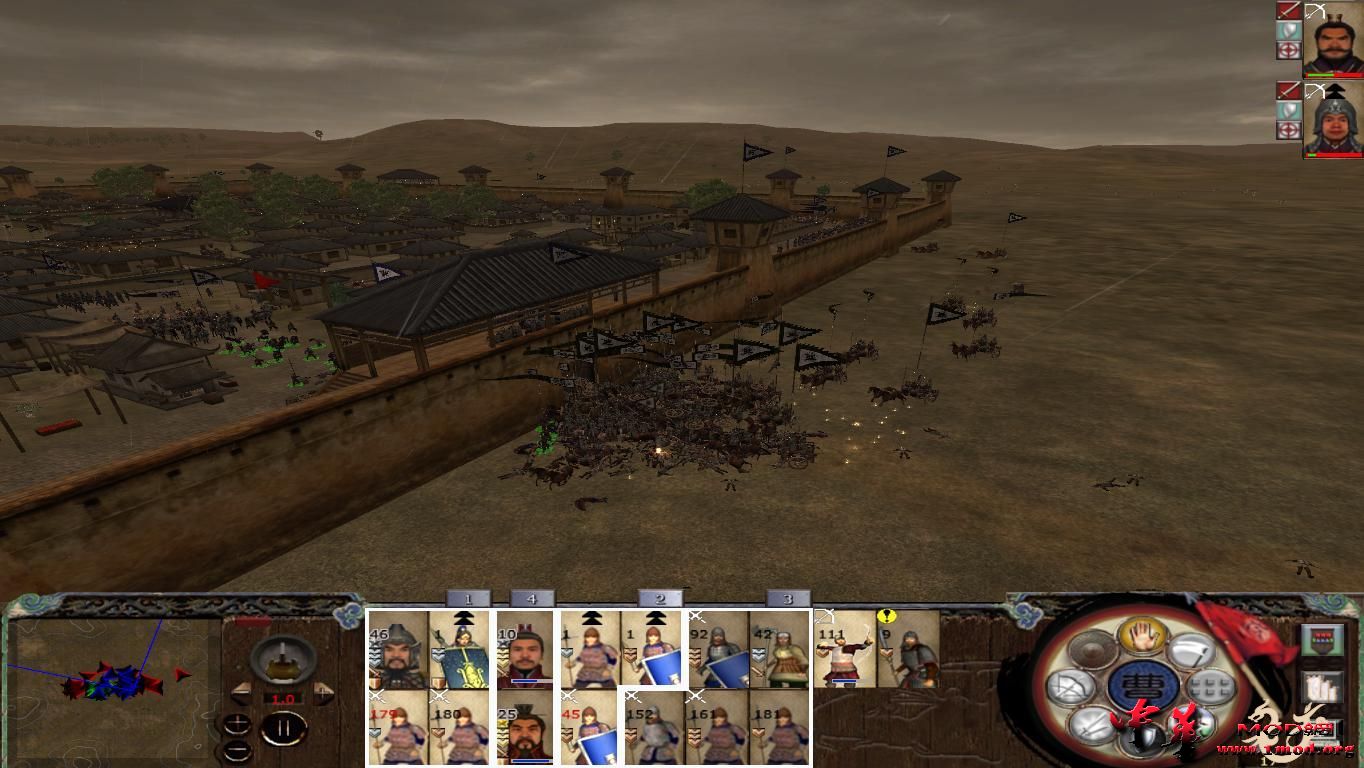
Task: Click the minus button below the minimap zoom plus
Action: pos(237,750)
